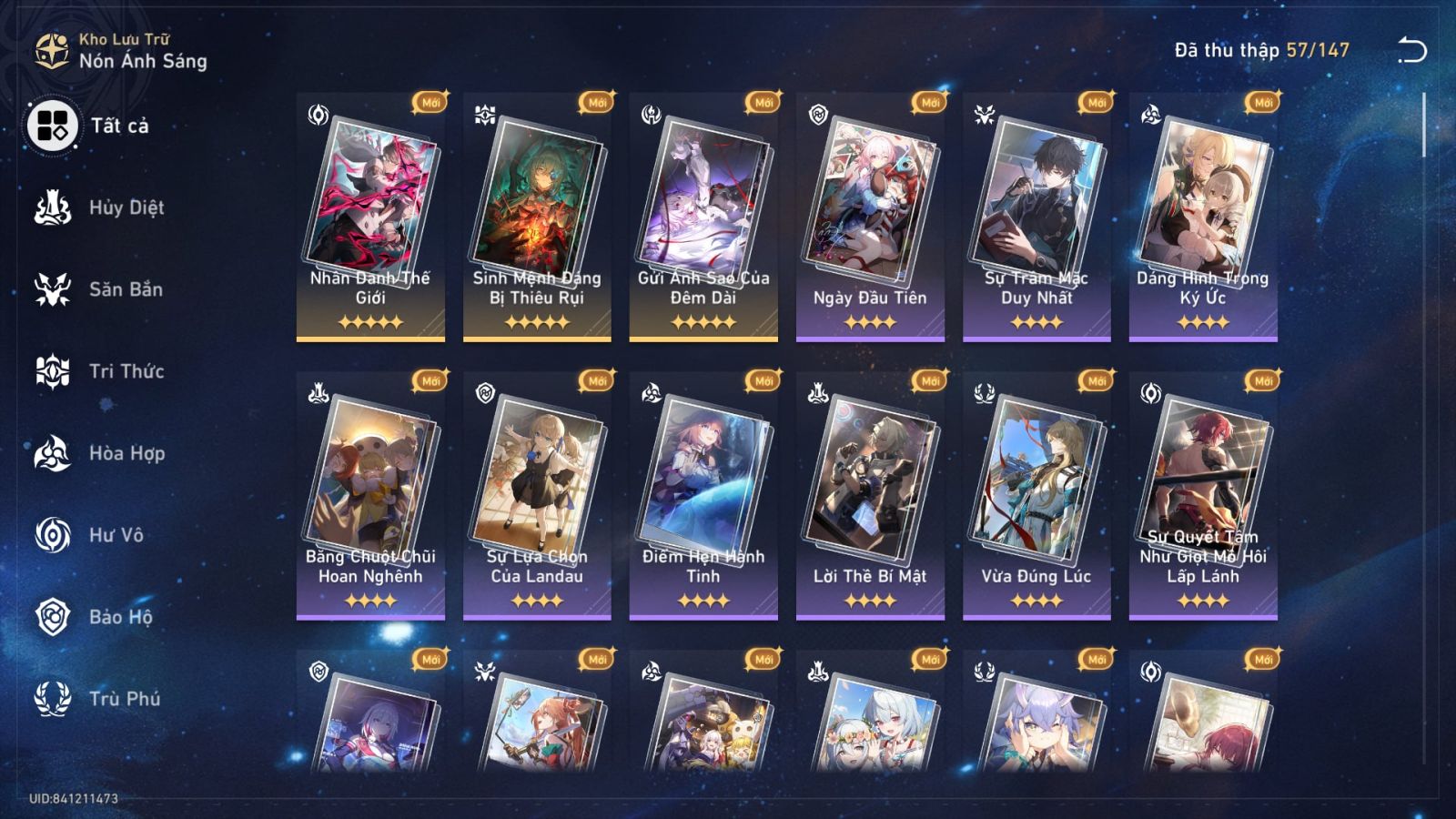Open the Tri Thức category icon
Image resolution: width=1456 pixels, height=819 pixels.
point(53,371)
